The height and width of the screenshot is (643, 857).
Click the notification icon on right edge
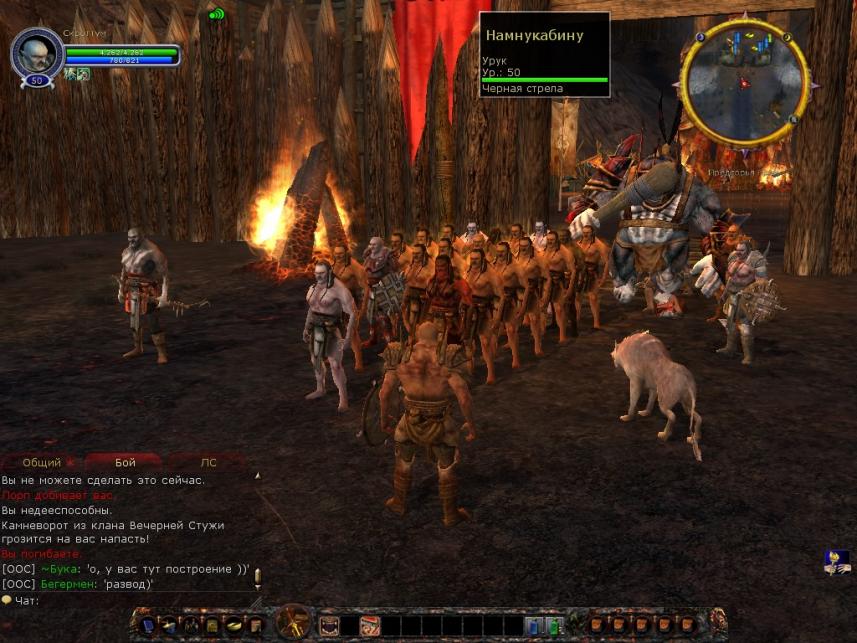pos(837,562)
